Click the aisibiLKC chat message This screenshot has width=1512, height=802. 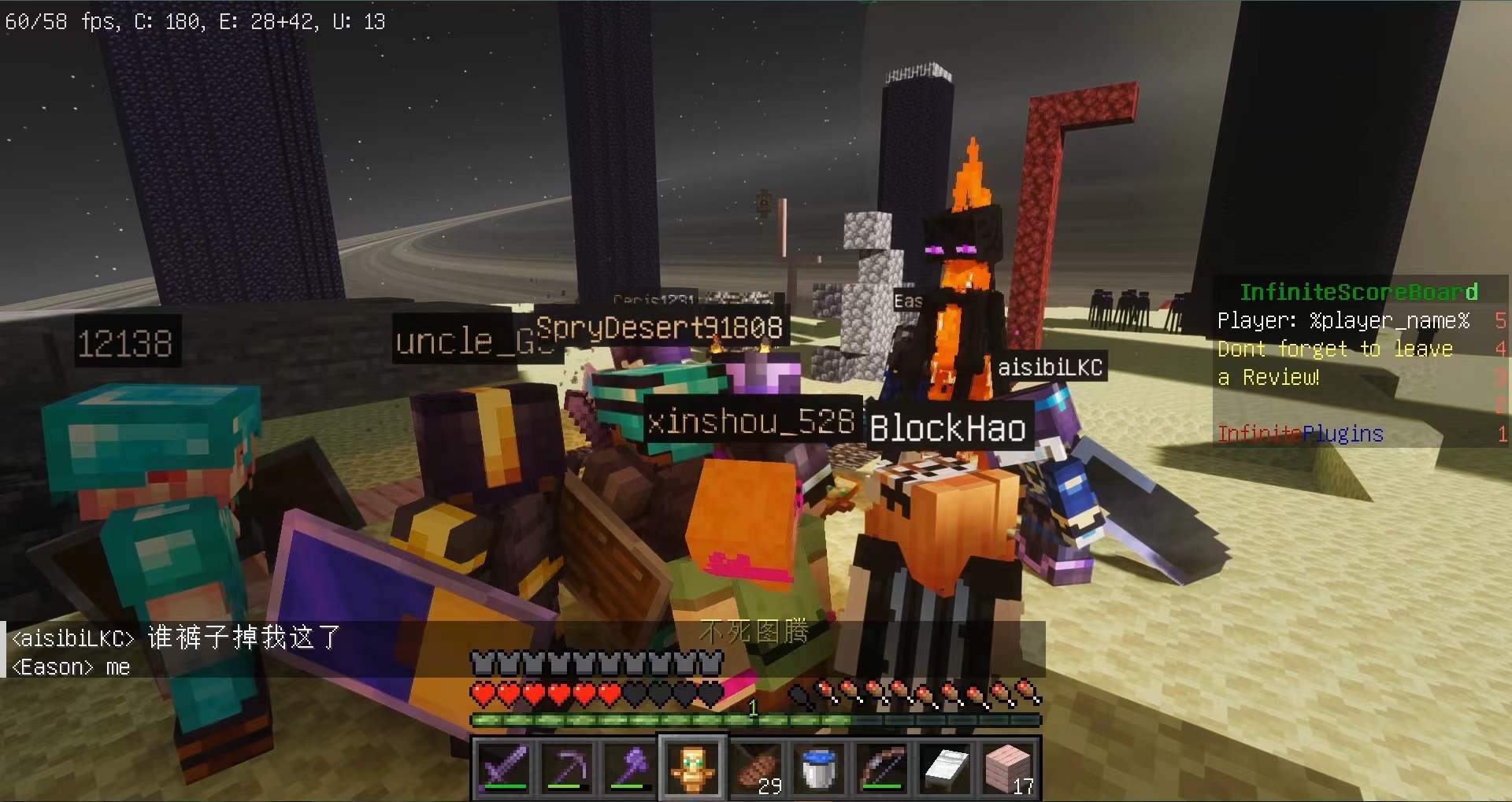pyautogui.click(x=176, y=637)
